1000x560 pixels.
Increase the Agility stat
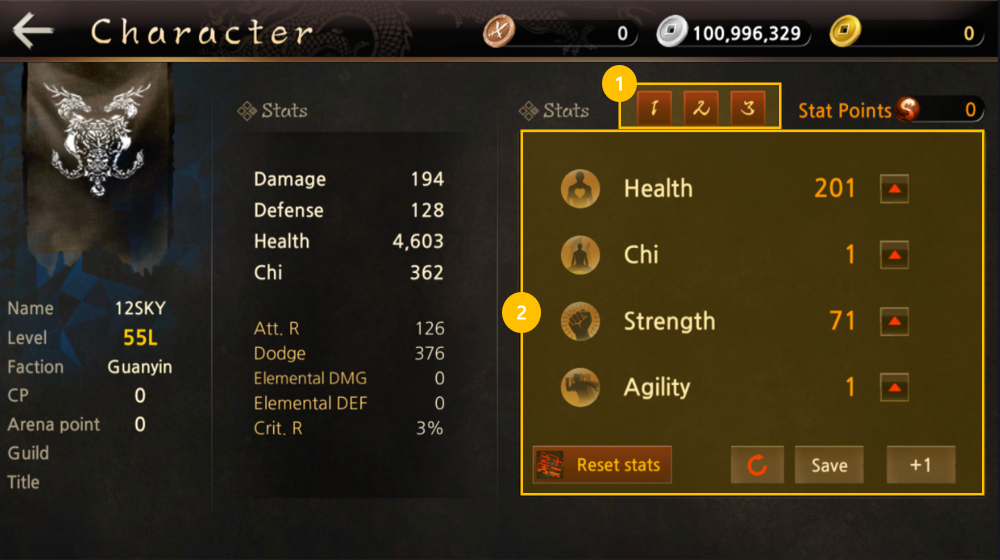click(x=894, y=388)
